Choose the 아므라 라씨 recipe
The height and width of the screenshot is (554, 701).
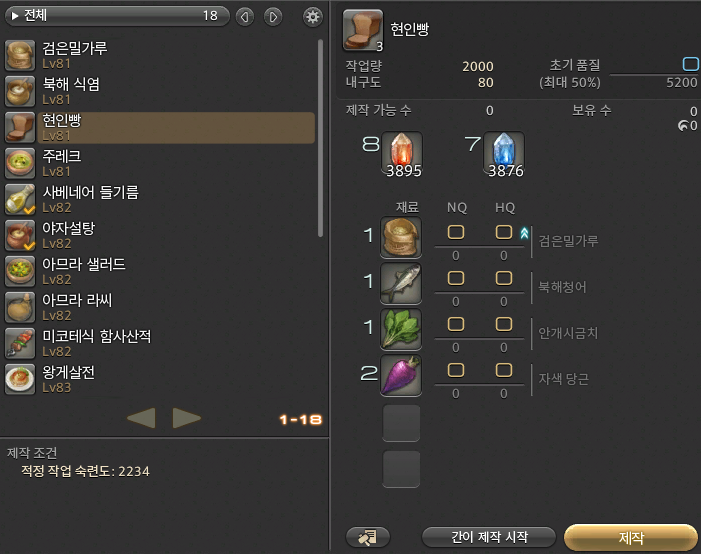coord(160,307)
